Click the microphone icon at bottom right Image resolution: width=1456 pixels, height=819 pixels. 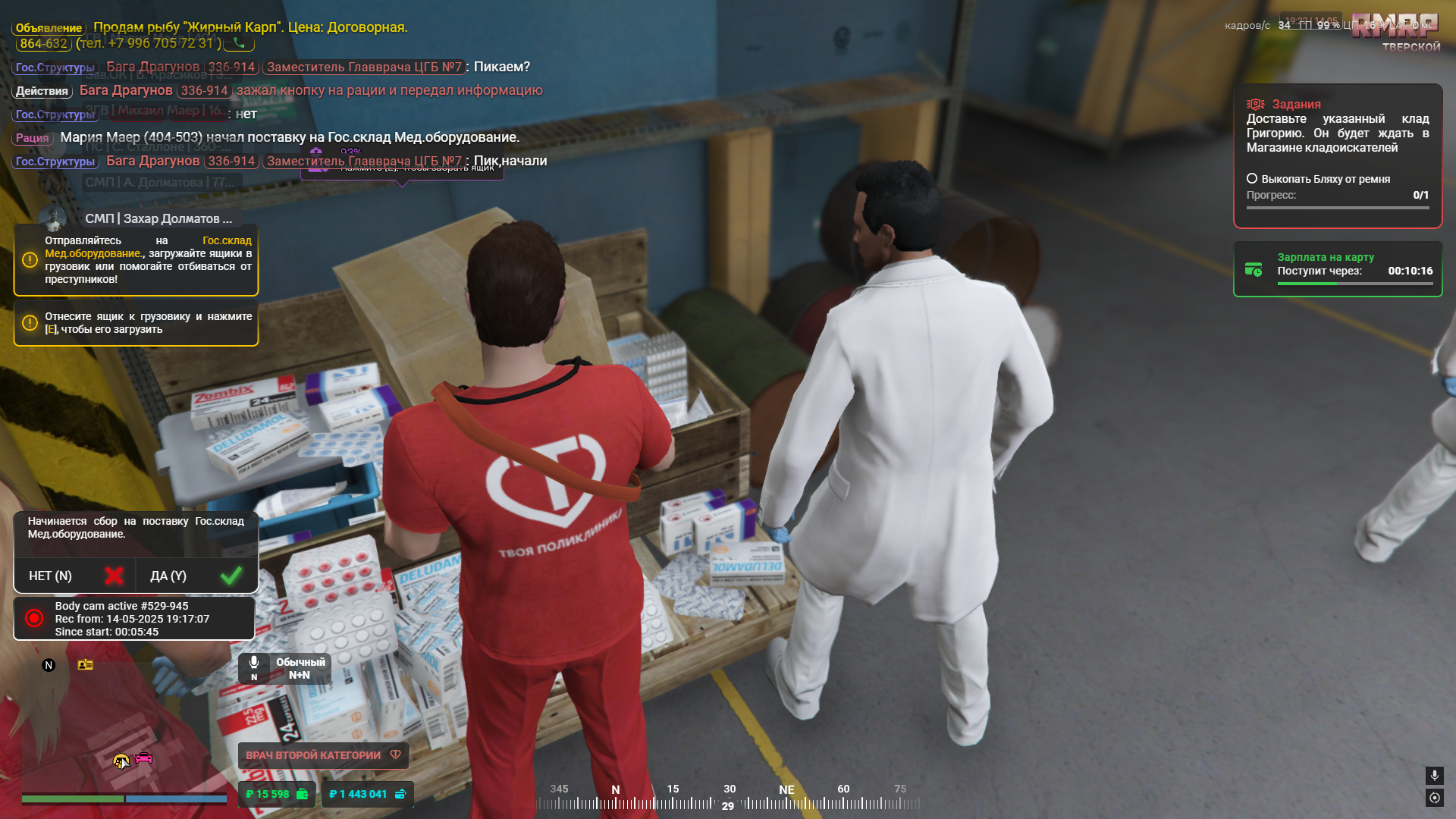[1434, 775]
